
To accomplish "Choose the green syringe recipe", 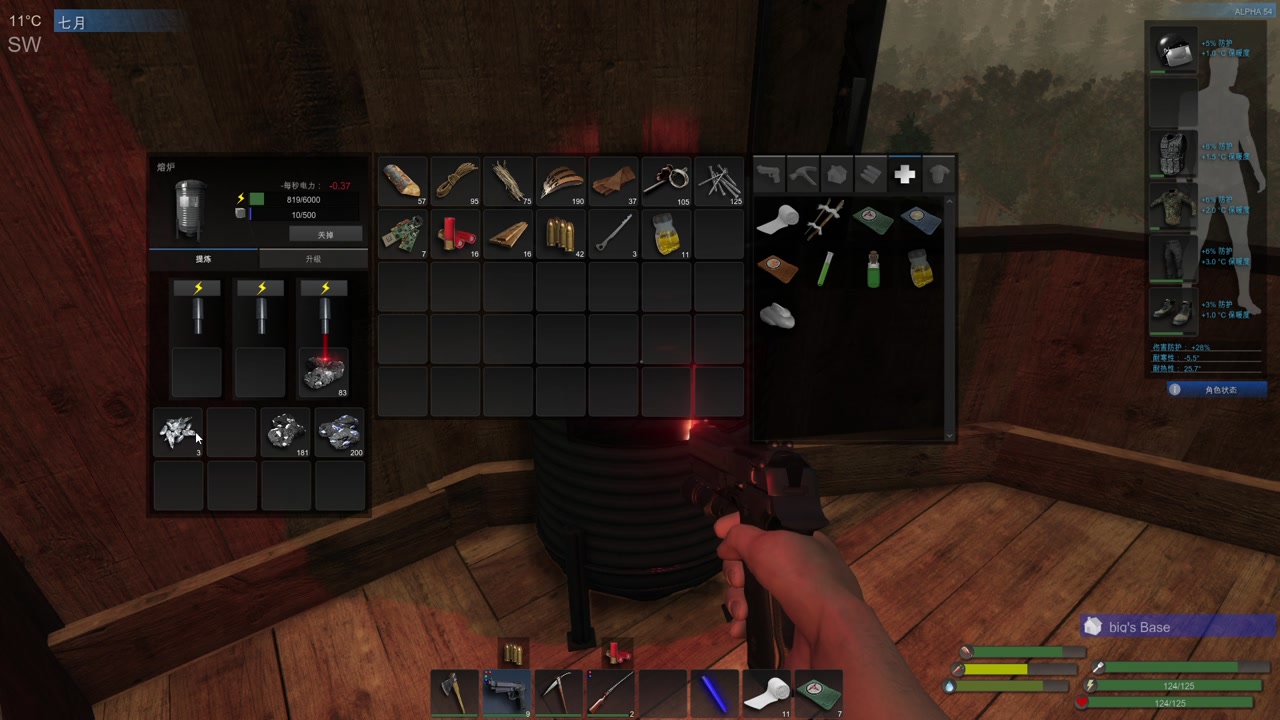I will tap(825, 268).
